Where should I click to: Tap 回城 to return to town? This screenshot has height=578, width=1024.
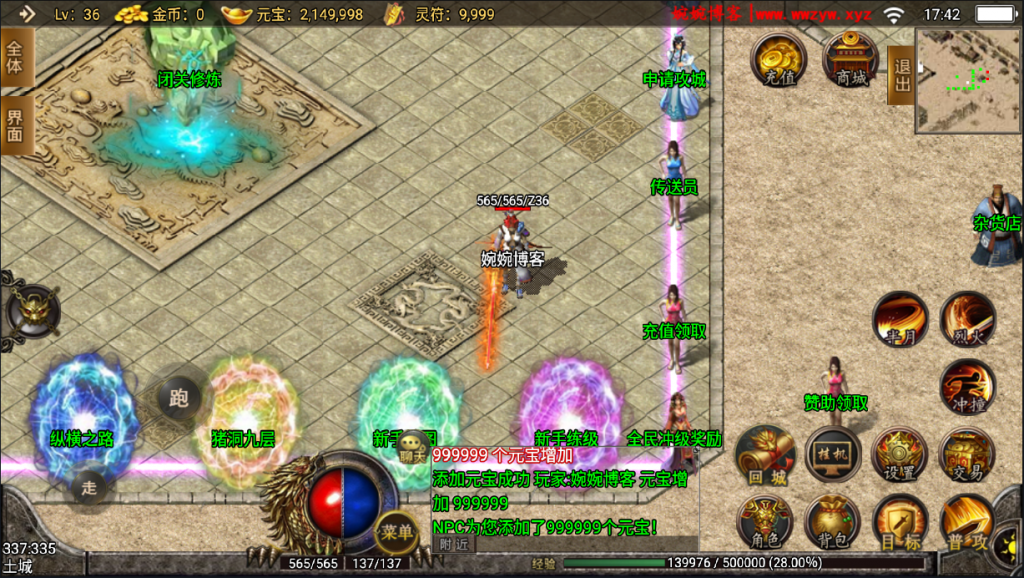(x=764, y=454)
